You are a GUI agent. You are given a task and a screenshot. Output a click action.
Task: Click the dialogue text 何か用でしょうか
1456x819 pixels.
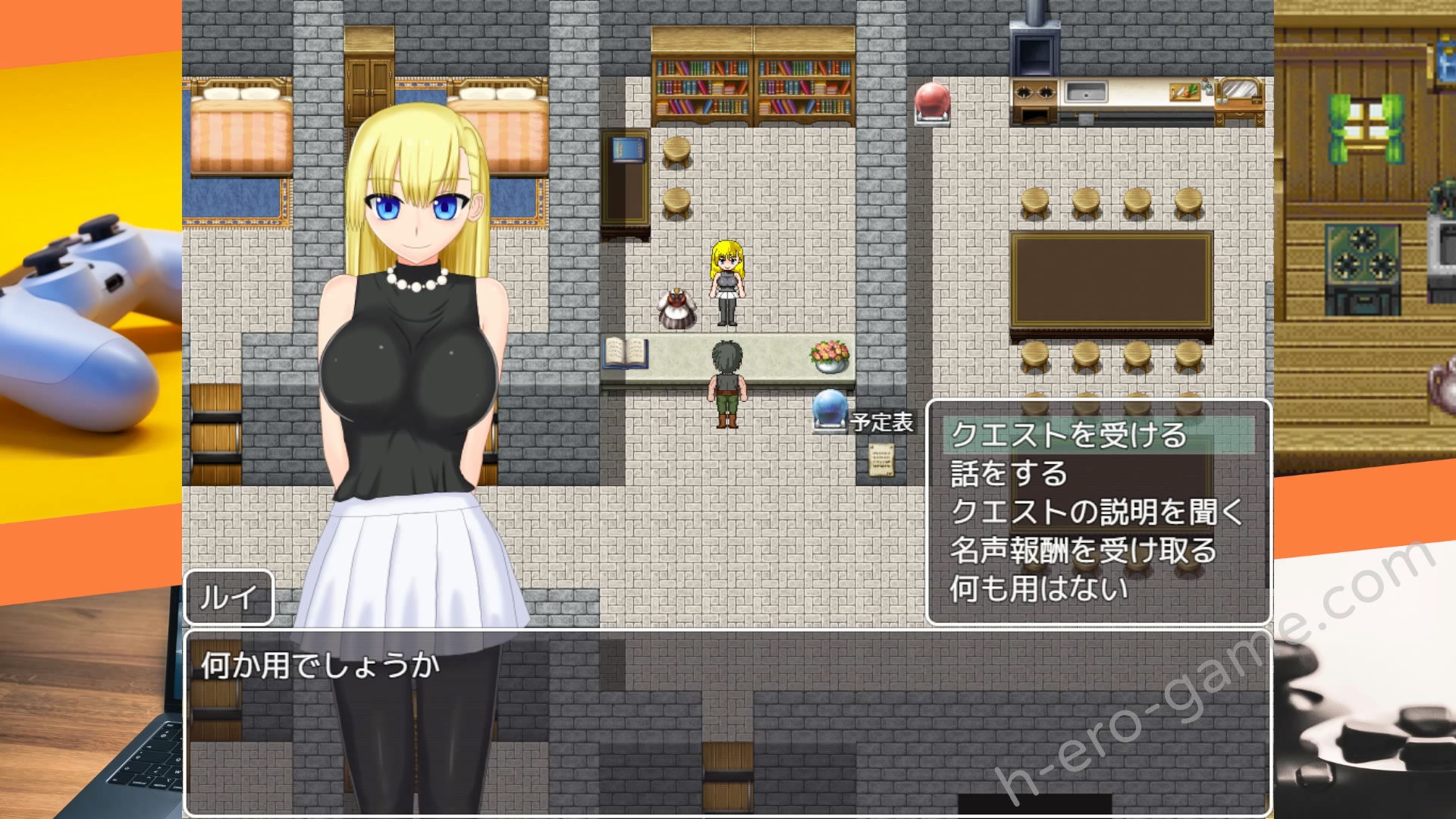(318, 668)
